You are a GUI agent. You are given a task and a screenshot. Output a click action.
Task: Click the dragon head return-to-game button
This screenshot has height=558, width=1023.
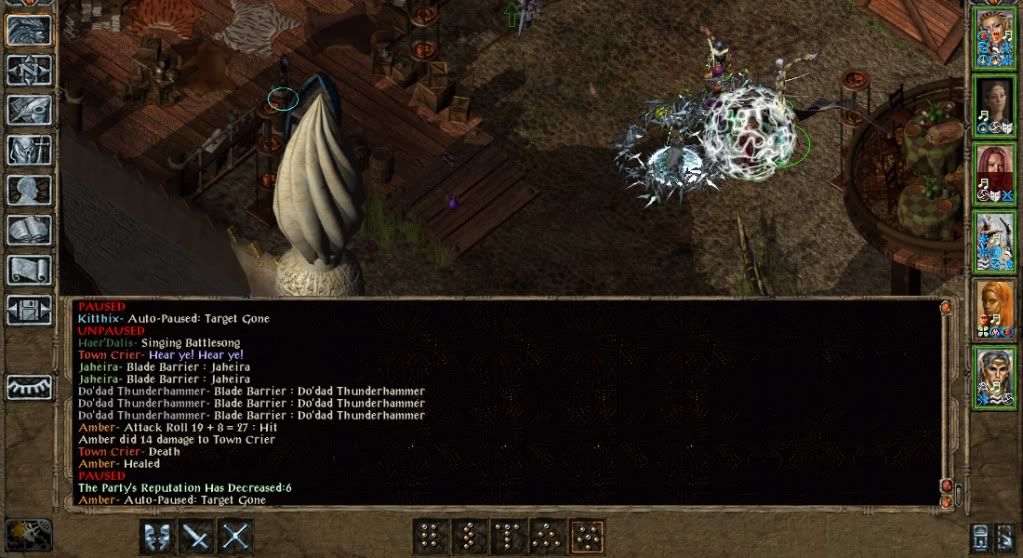pos(28,30)
